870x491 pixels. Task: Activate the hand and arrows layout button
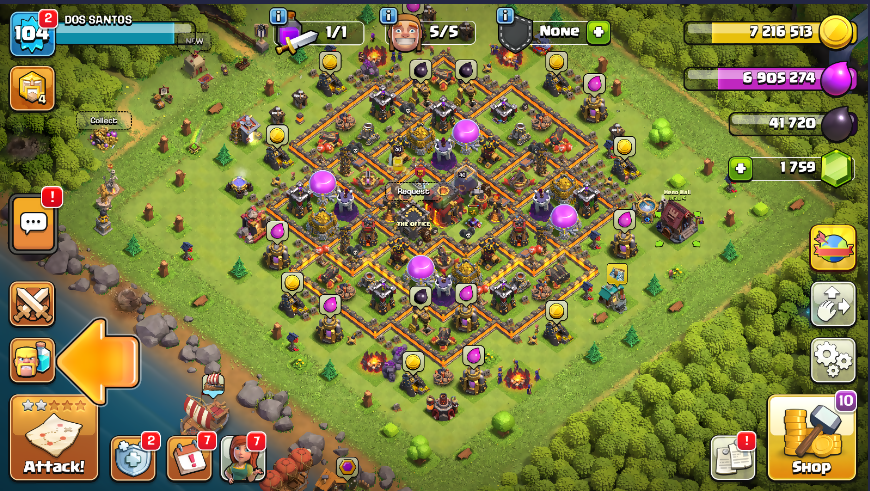[833, 303]
